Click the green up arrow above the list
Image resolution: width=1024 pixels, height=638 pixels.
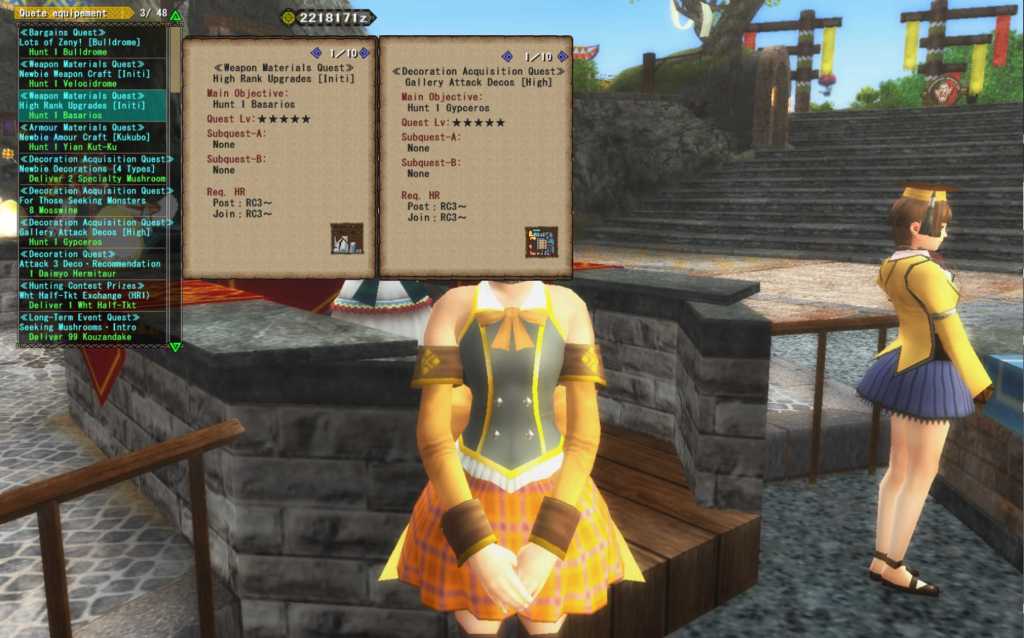click(x=176, y=16)
